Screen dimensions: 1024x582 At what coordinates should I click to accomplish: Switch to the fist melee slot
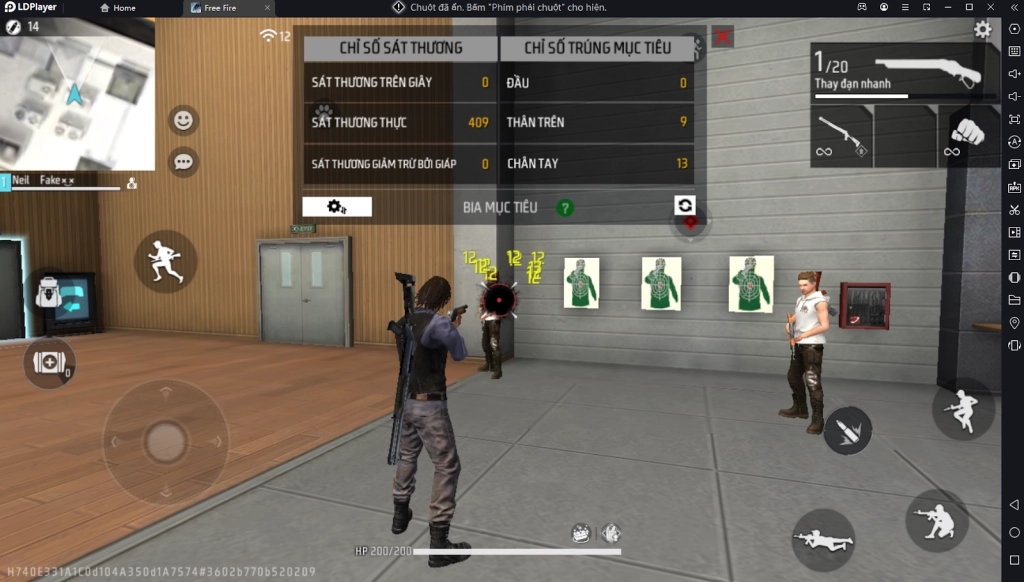tap(966, 135)
